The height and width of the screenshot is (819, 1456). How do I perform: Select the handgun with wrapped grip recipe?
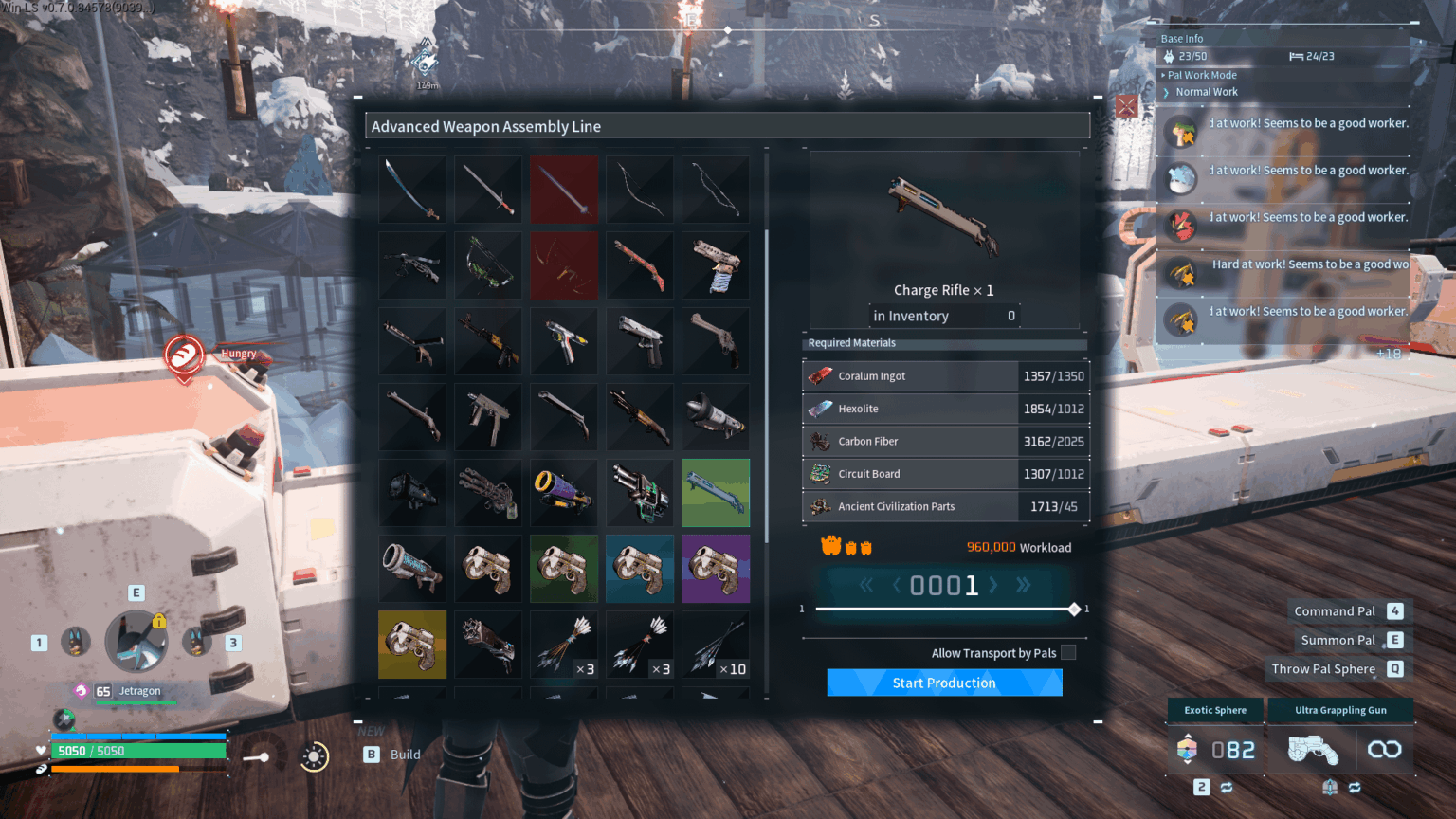coord(716,265)
